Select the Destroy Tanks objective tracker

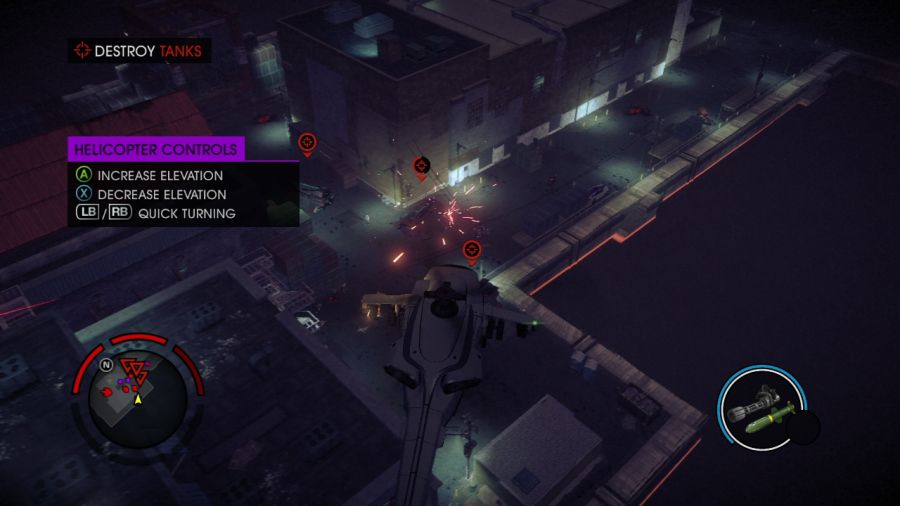click(x=140, y=50)
